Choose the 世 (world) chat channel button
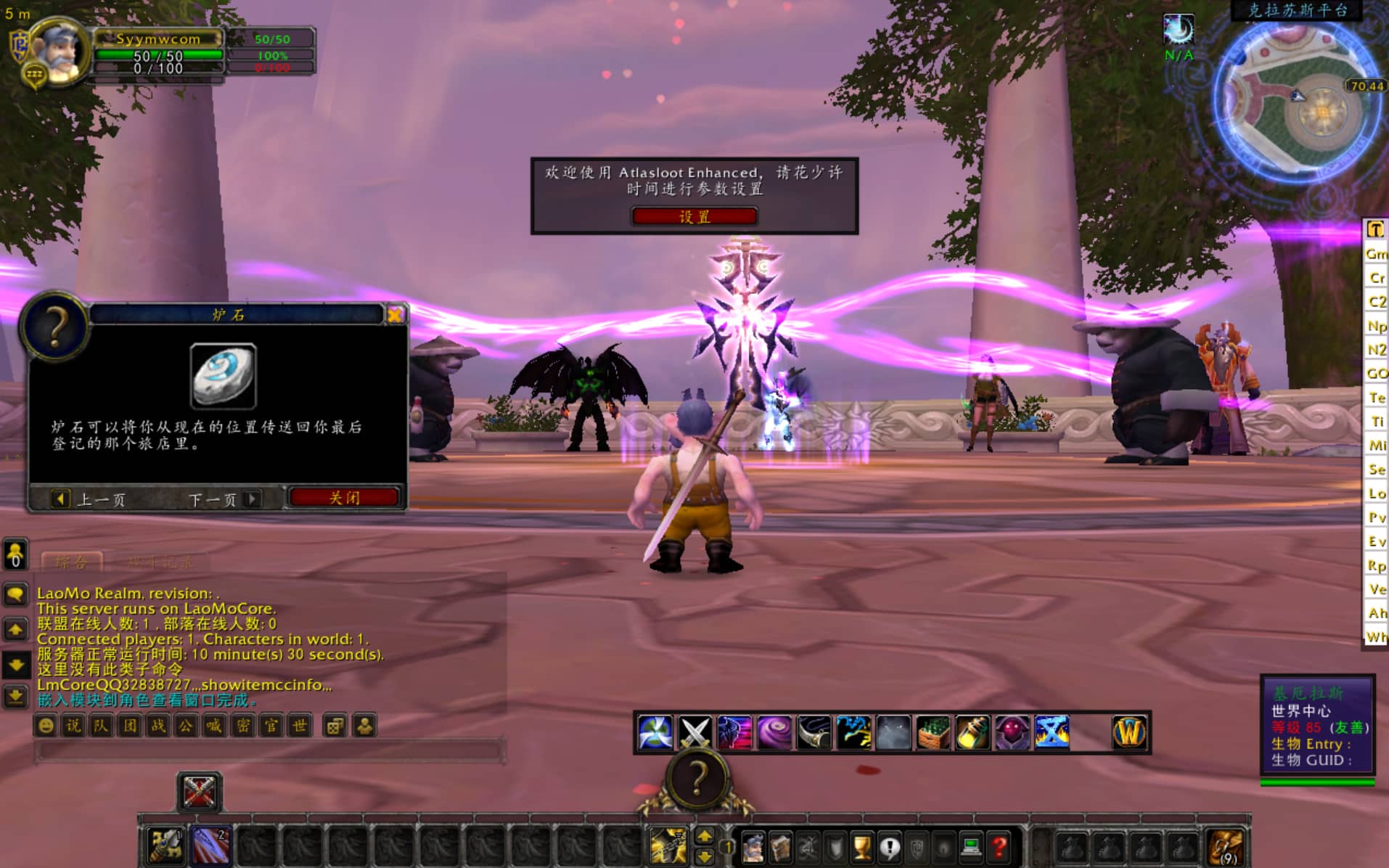 pyautogui.click(x=299, y=726)
